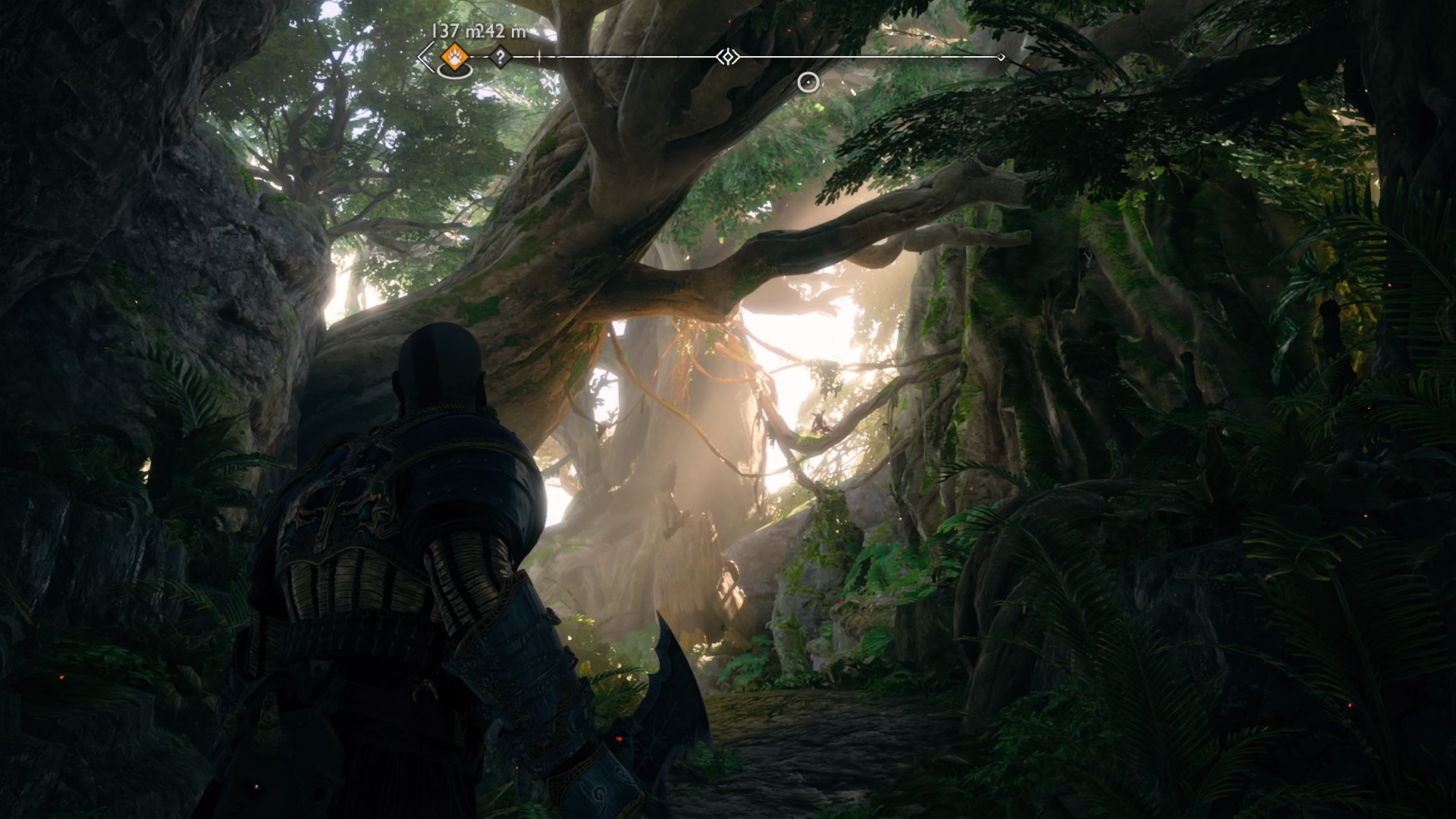Screen dimensions: 1456x819
Task: Click the question mark compass marker
Action: (500, 57)
